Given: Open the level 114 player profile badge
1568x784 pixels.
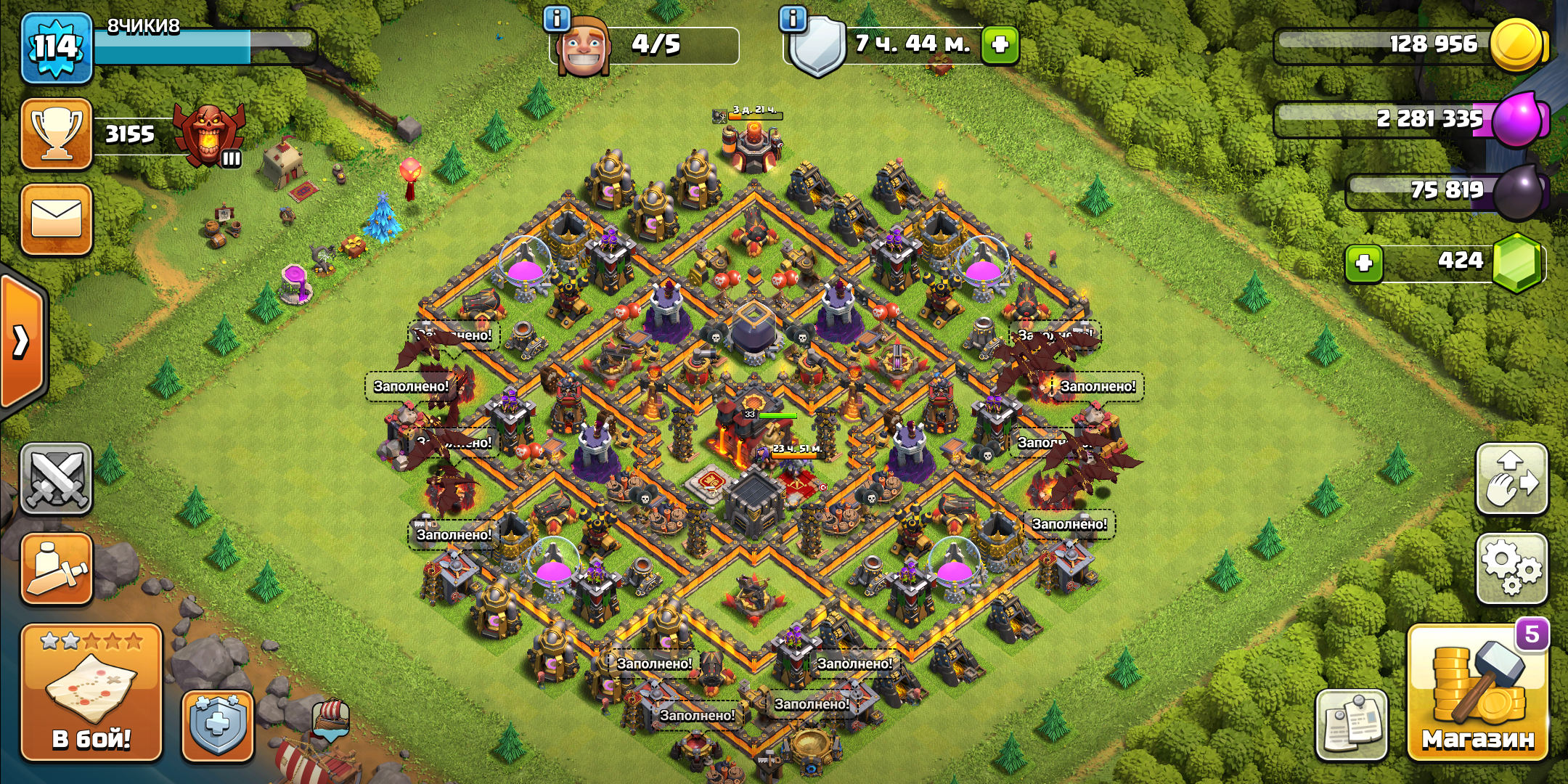Looking at the screenshot, I should pos(57,48).
